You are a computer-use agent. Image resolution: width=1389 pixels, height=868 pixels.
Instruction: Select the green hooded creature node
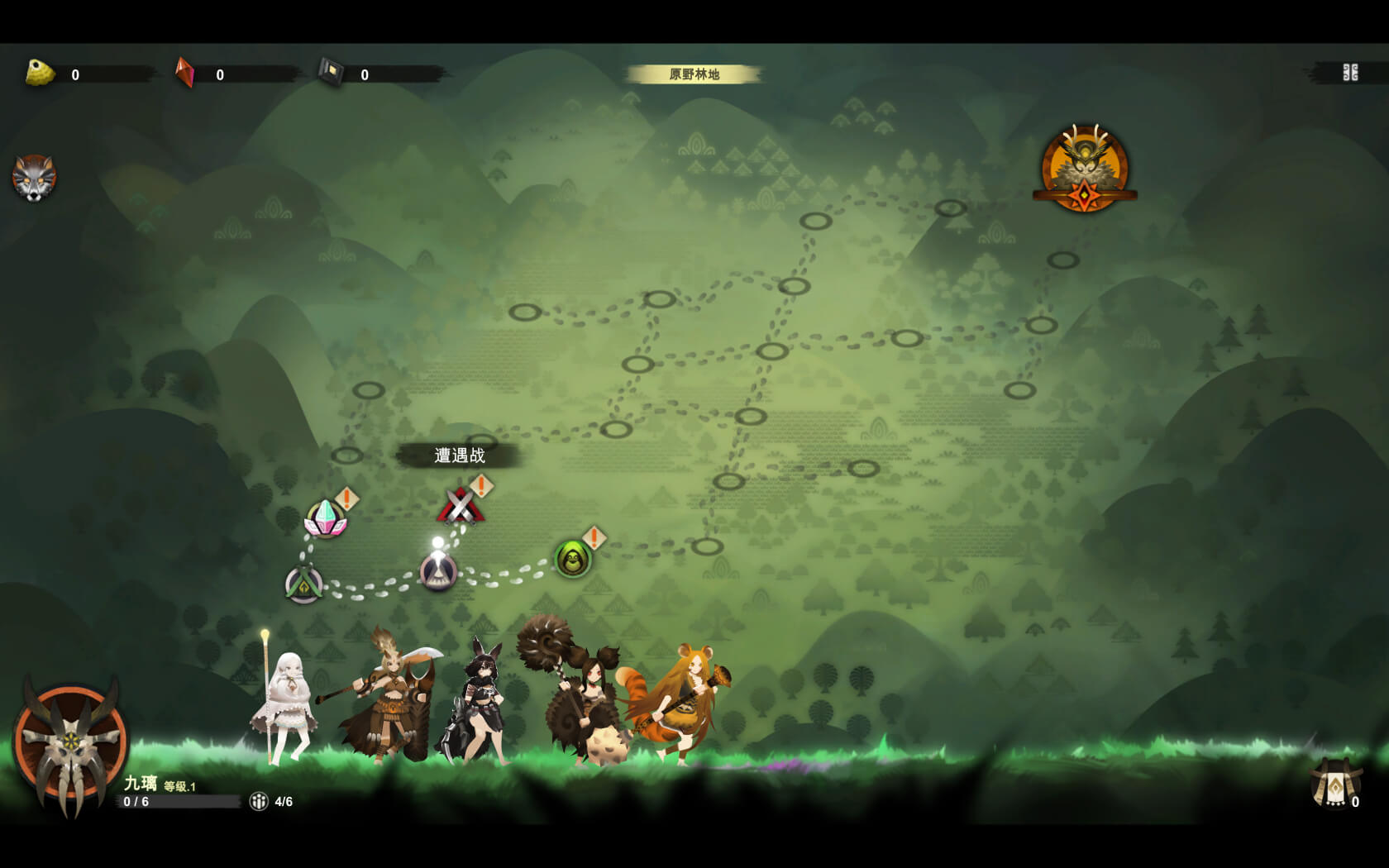572,559
